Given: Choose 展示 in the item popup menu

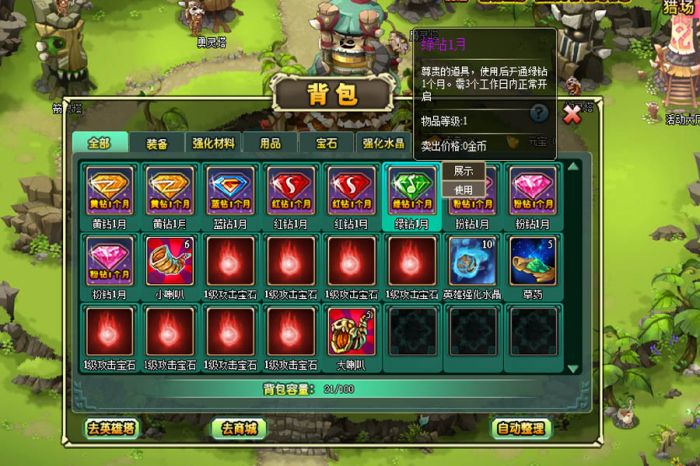Looking at the screenshot, I should pos(463,171).
